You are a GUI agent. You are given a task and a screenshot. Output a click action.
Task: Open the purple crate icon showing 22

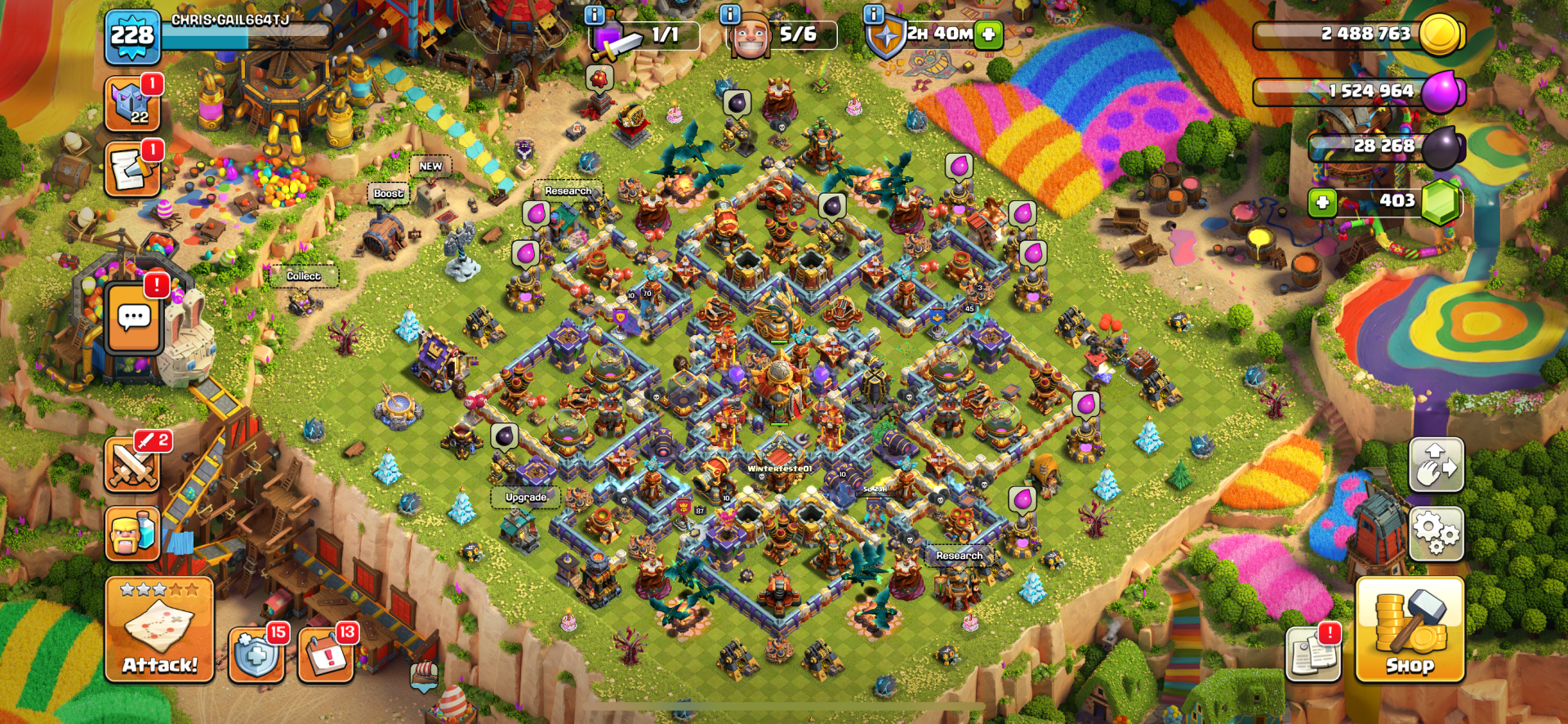click(x=131, y=104)
